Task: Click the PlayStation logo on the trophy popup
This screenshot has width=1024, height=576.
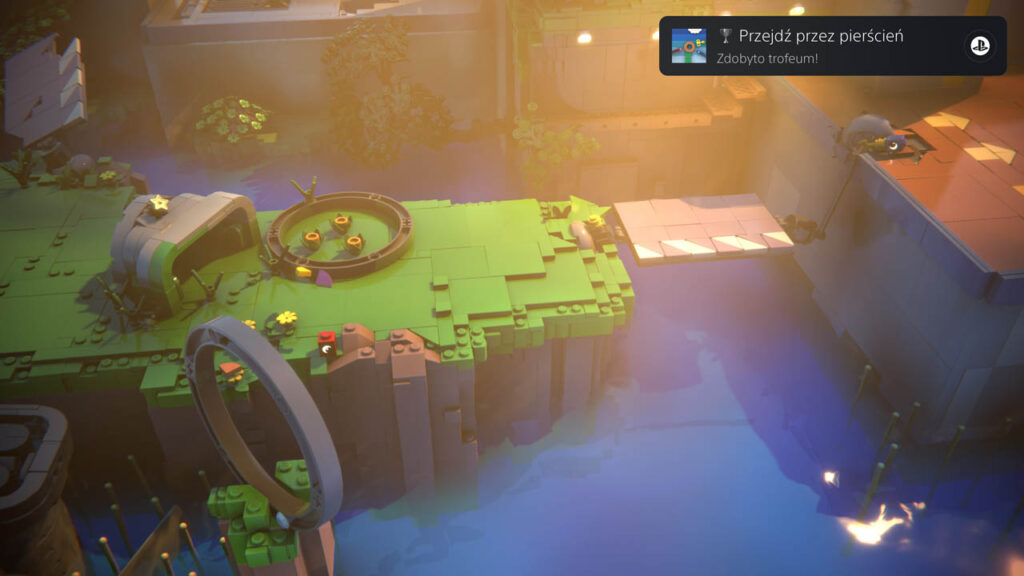Action: (x=977, y=46)
